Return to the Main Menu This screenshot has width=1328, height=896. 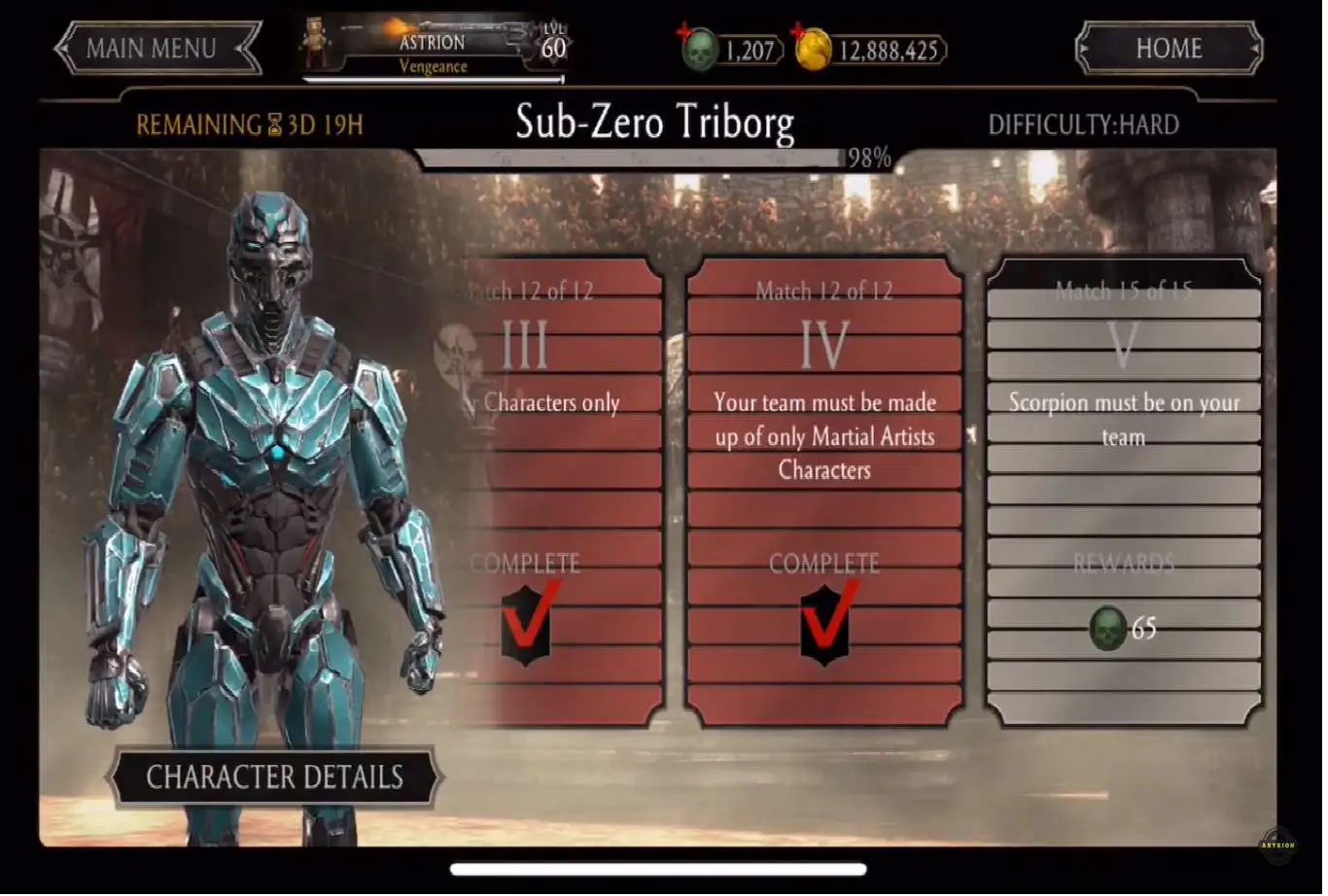[x=157, y=49]
